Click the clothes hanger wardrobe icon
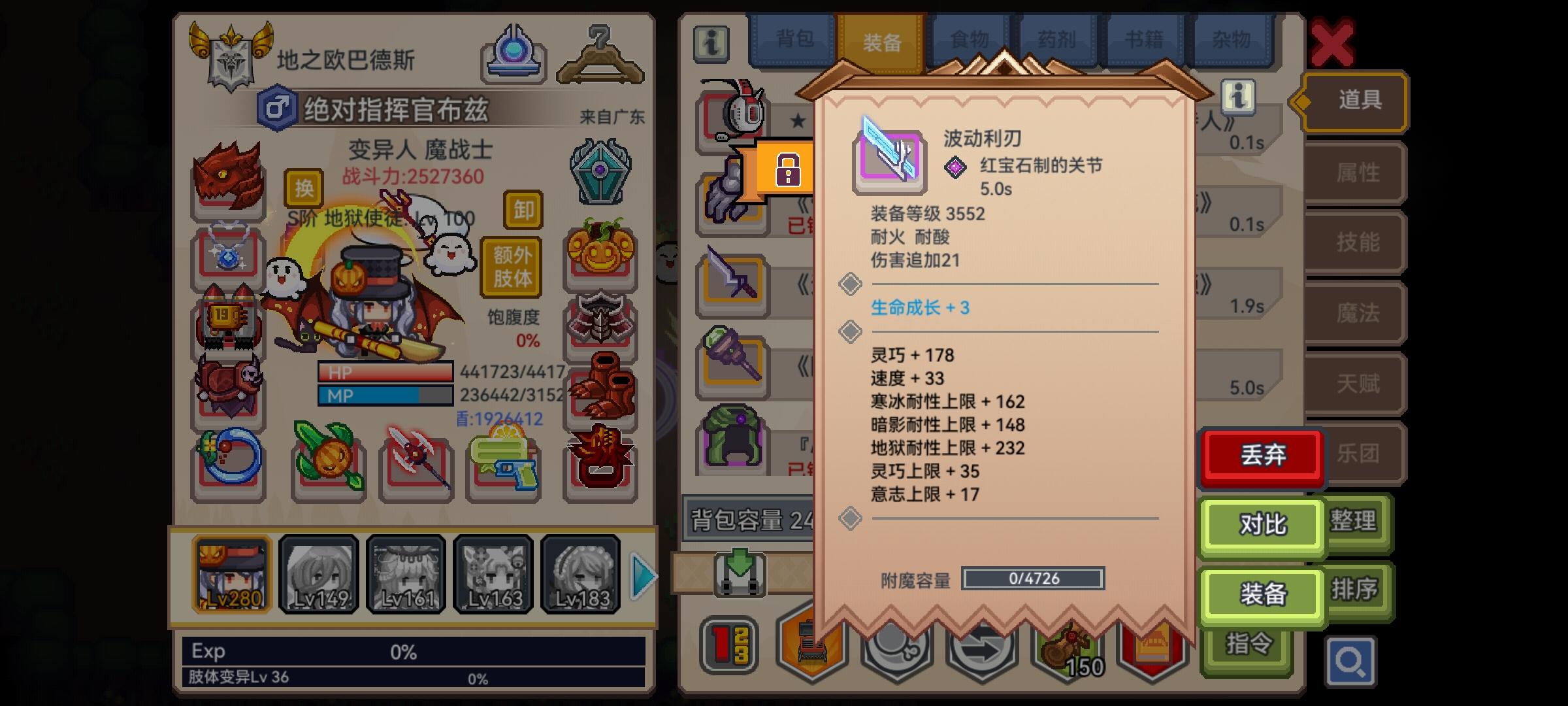 [x=601, y=56]
